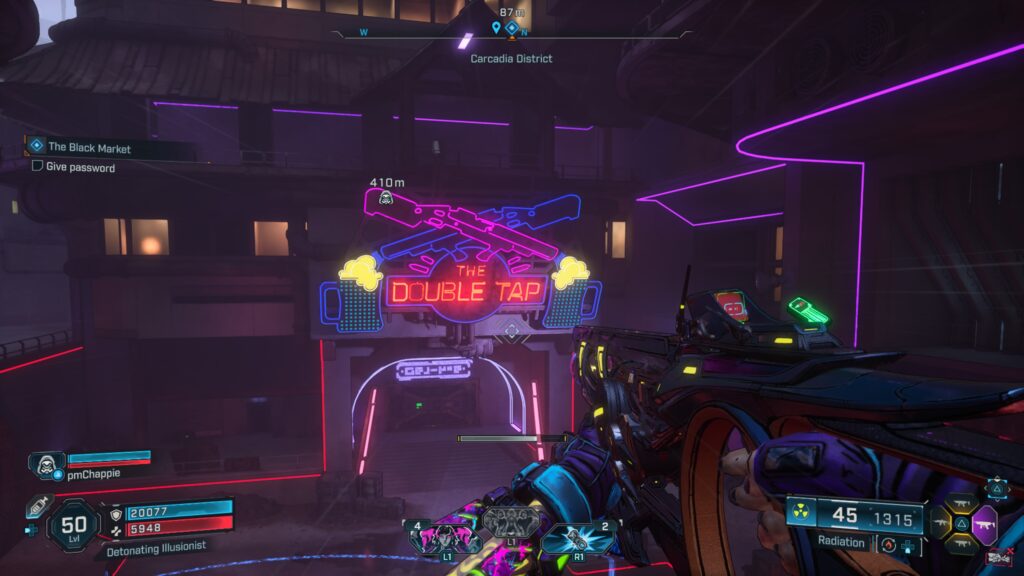Select the grey locked skill icon
This screenshot has width=1024, height=576.
[x=511, y=520]
